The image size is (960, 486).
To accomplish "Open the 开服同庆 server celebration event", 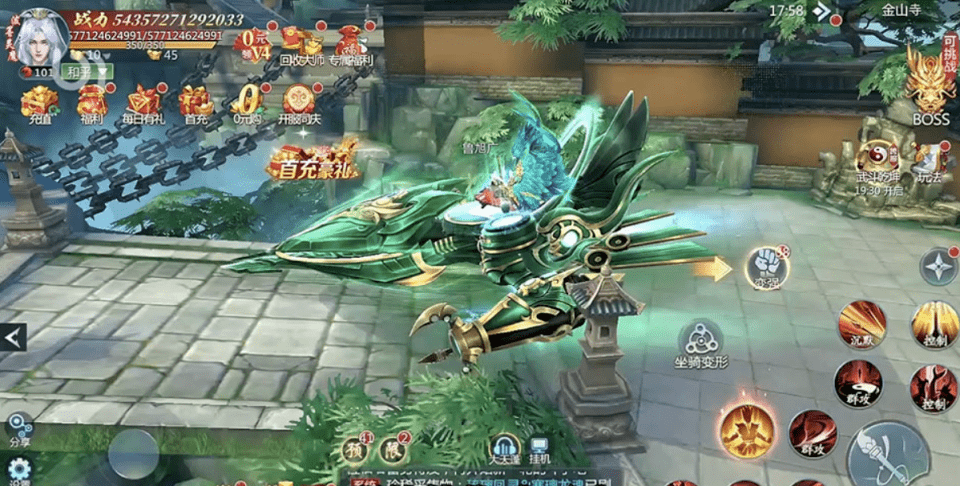I will 299,103.
